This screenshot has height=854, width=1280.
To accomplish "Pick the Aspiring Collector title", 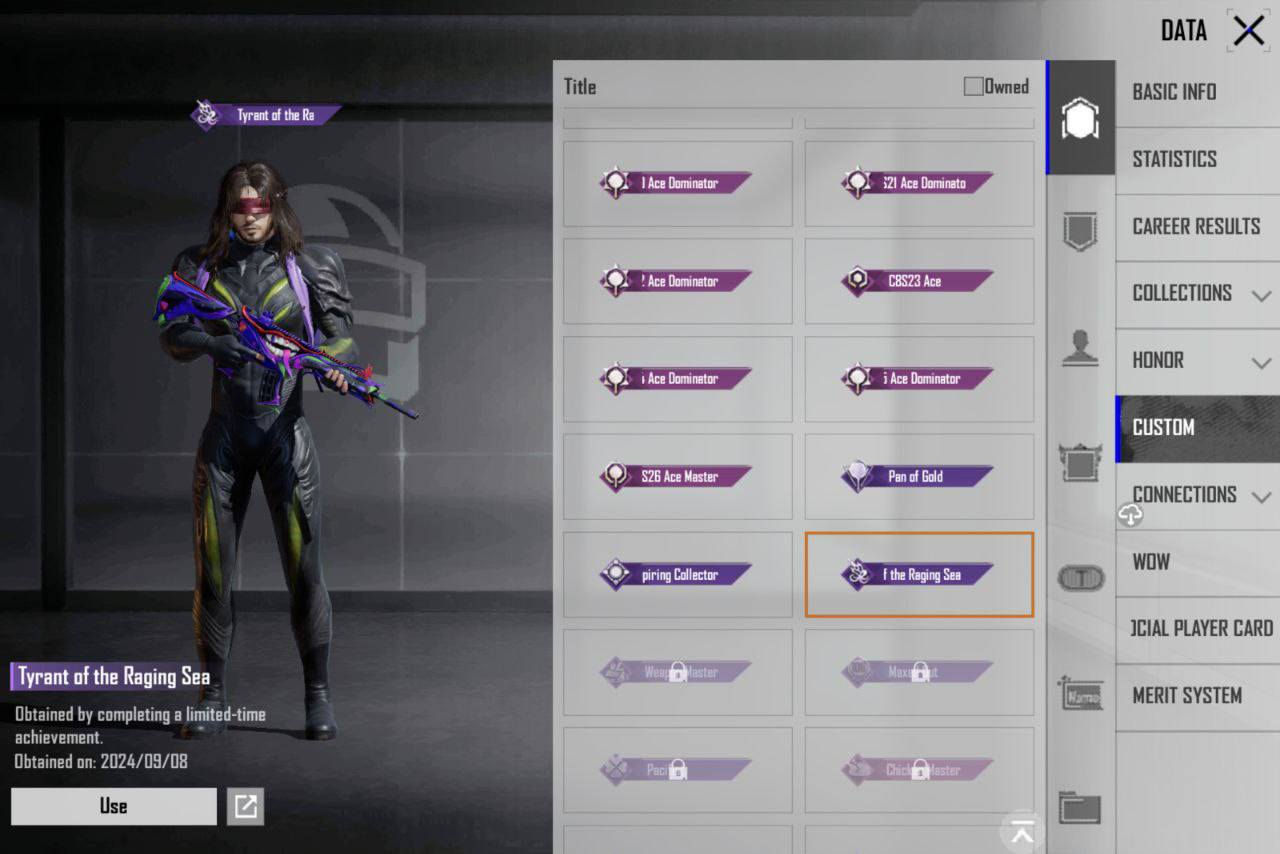I will coord(677,575).
